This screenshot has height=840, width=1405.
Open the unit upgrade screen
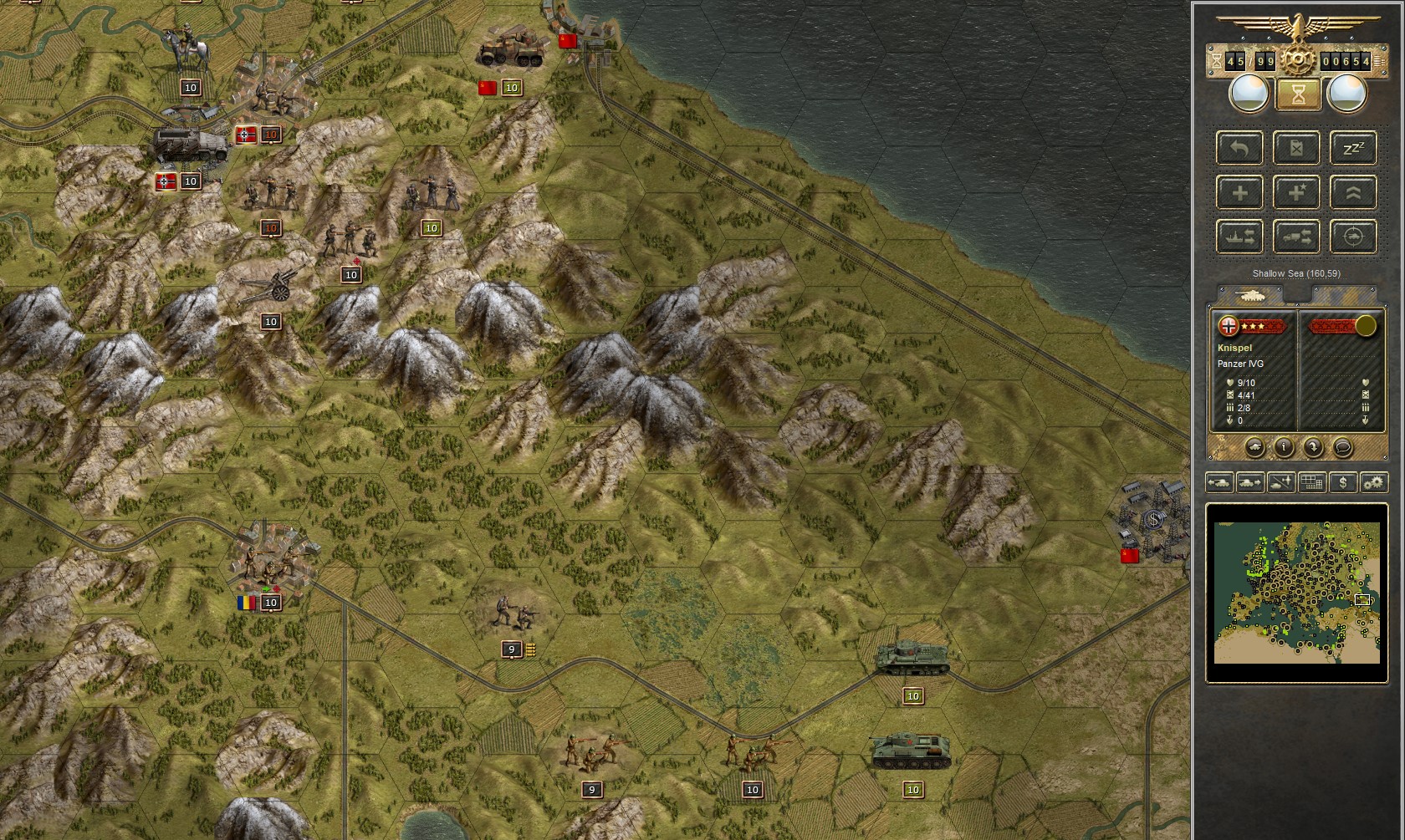pos(1354,192)
